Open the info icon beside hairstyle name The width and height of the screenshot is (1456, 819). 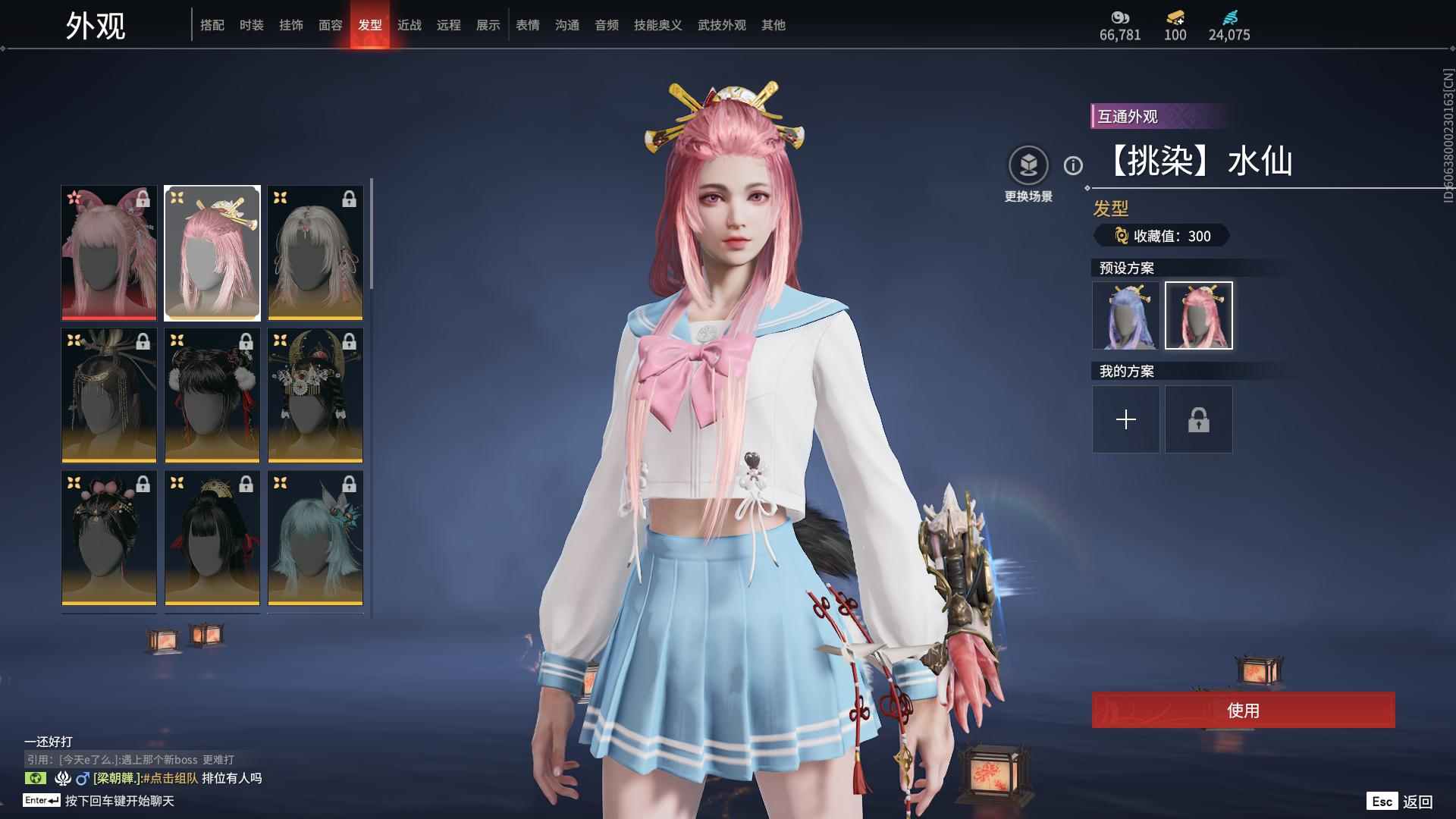point(1073,165)
